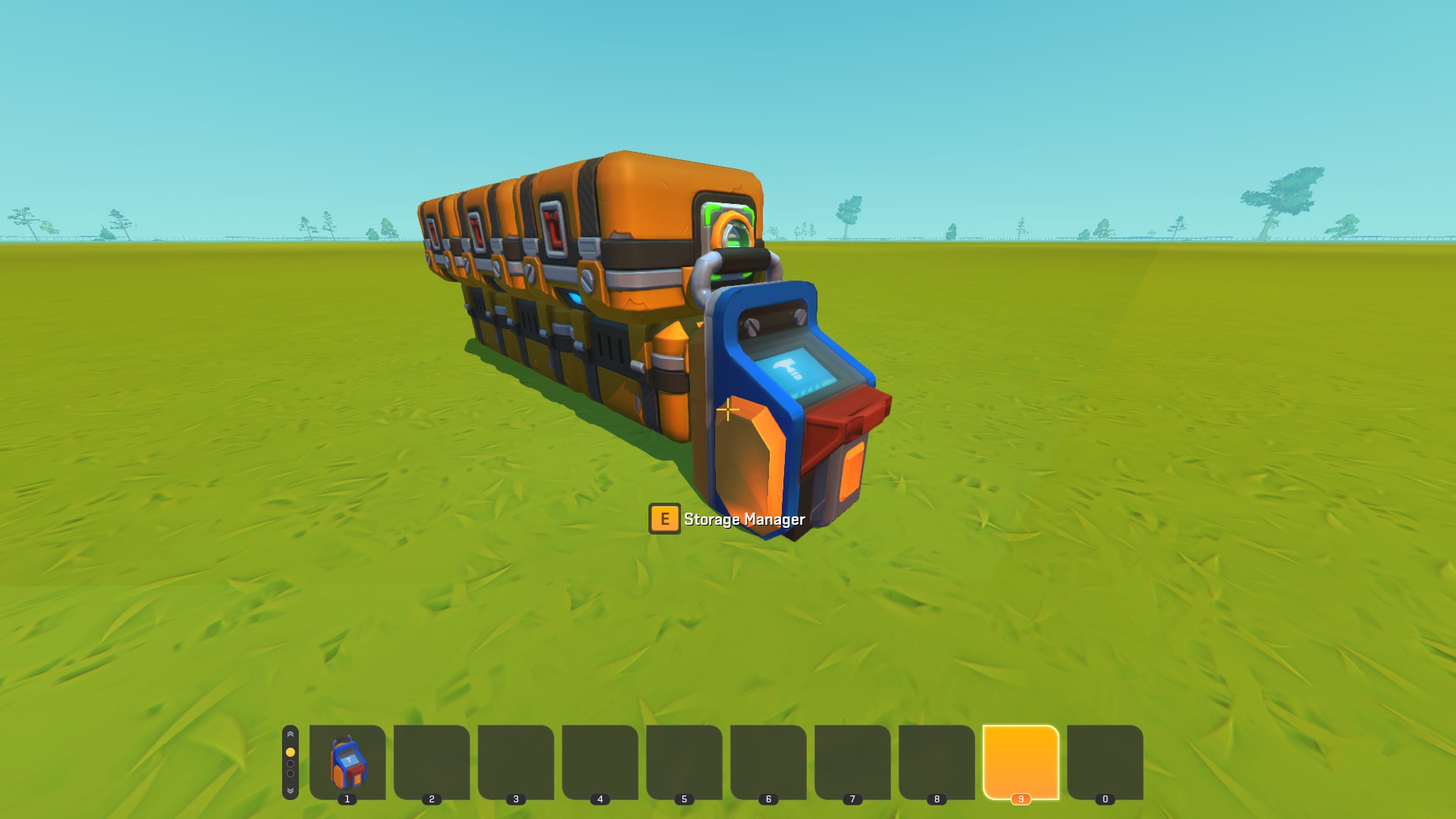This screenshot has height=819, width=1456.
Task: Click the highlighted orange hotbar slot 9
Action: (1021, 761)
